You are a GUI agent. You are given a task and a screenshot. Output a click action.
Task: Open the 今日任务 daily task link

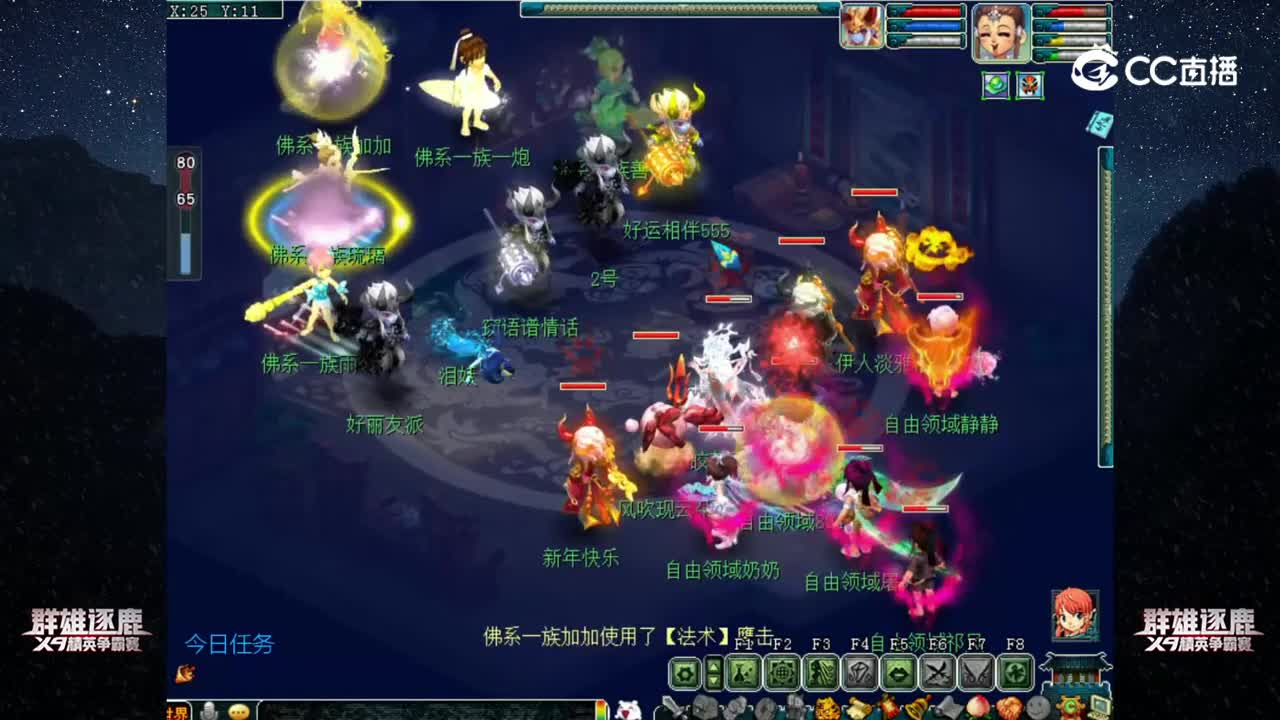point(230,644)
